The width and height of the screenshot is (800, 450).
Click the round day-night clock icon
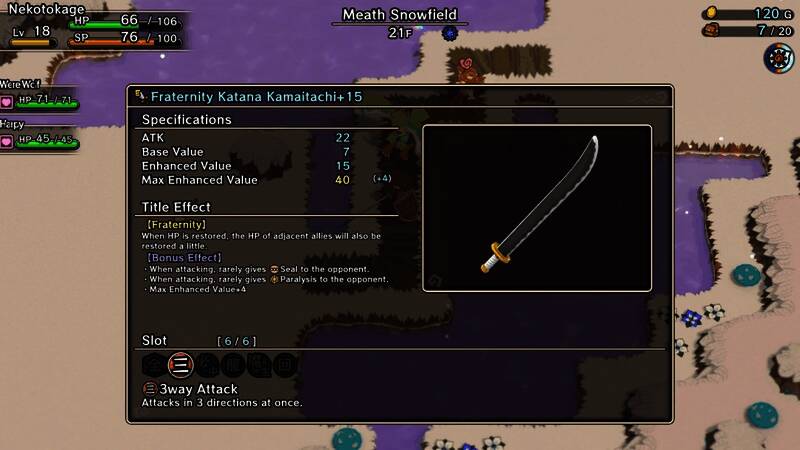pyautogui.click(x=777, y=58)
